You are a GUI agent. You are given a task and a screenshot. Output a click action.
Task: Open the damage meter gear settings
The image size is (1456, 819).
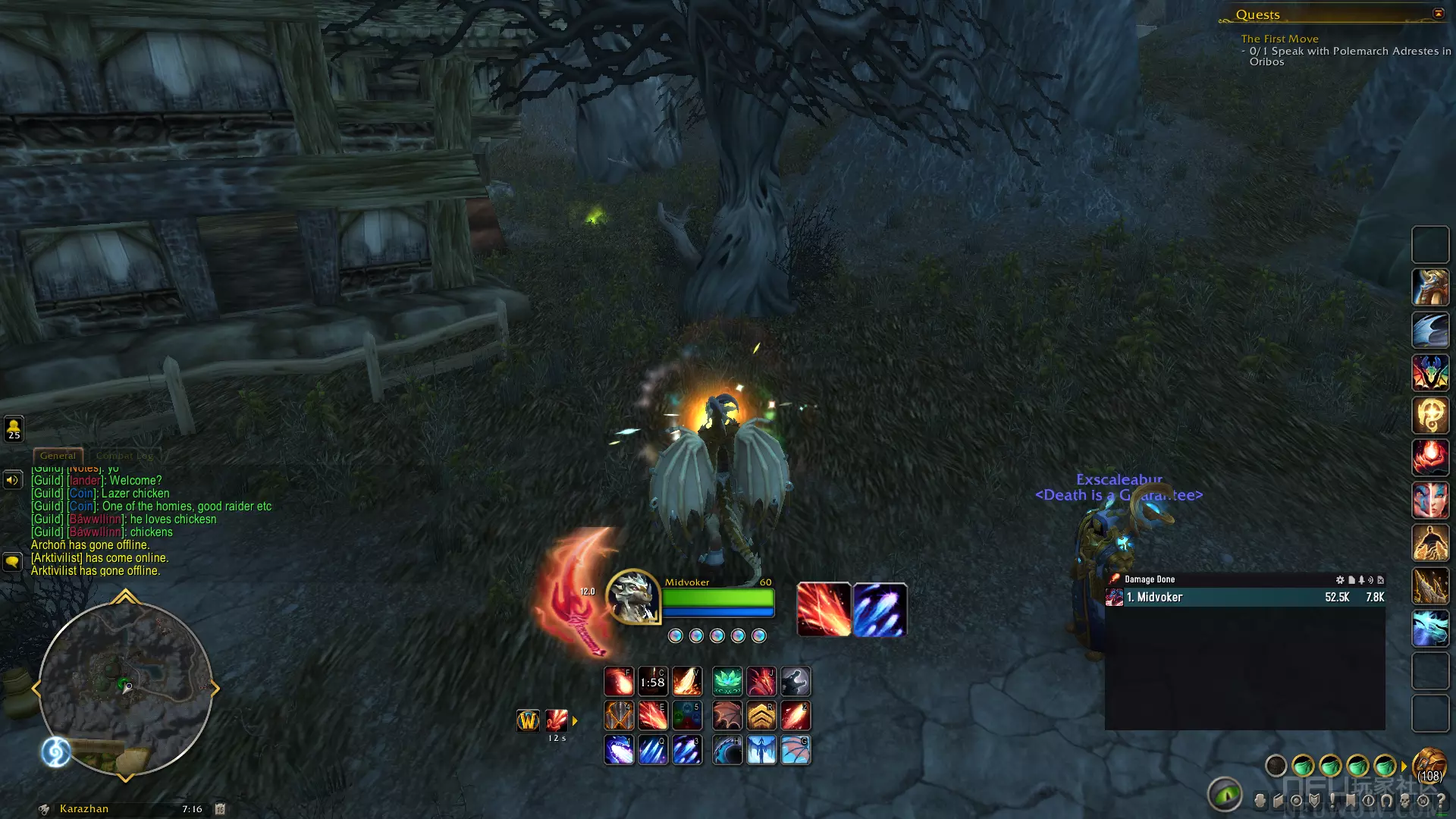(x=1340, y=580)
